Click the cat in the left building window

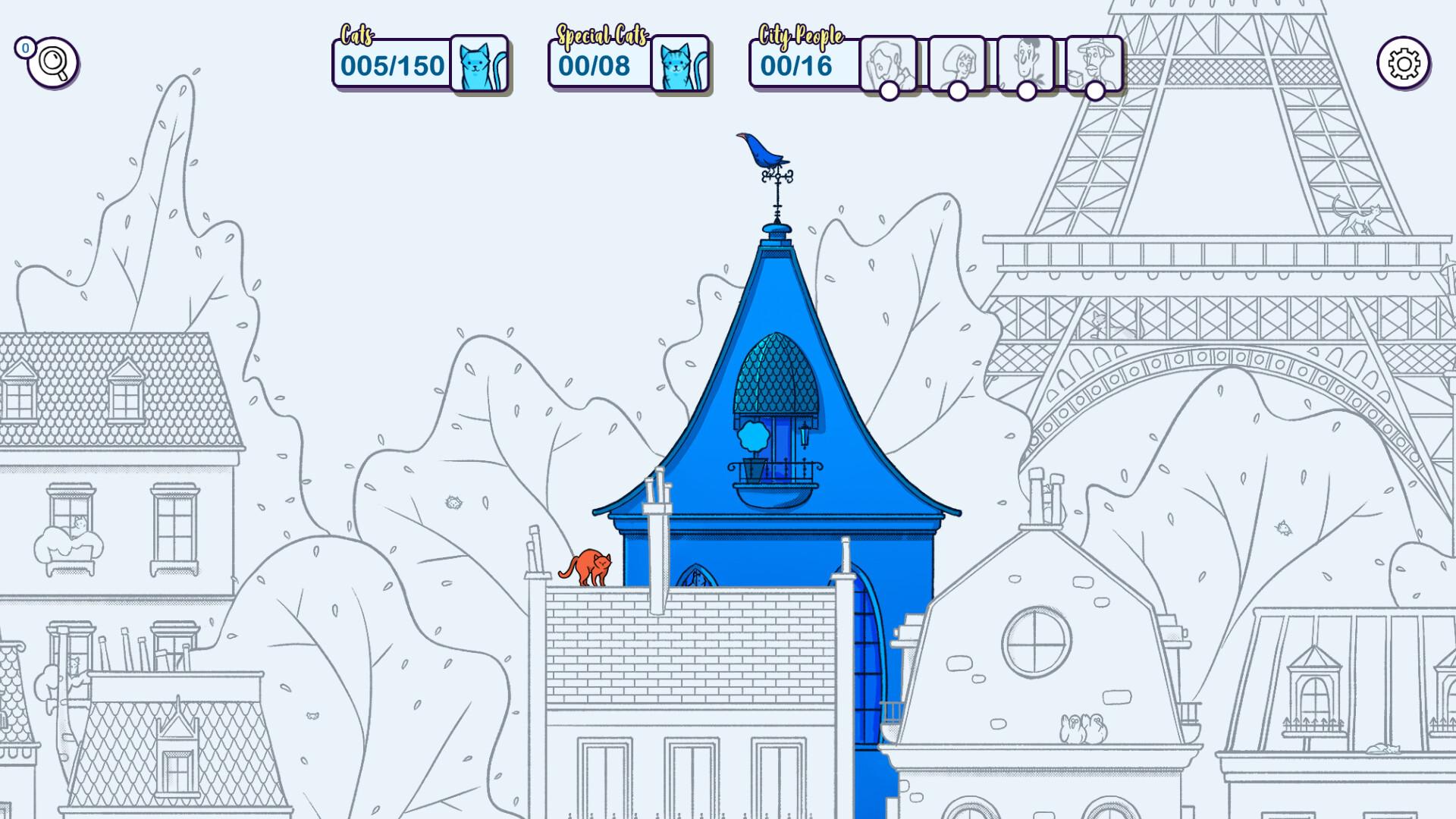point(79,525)
